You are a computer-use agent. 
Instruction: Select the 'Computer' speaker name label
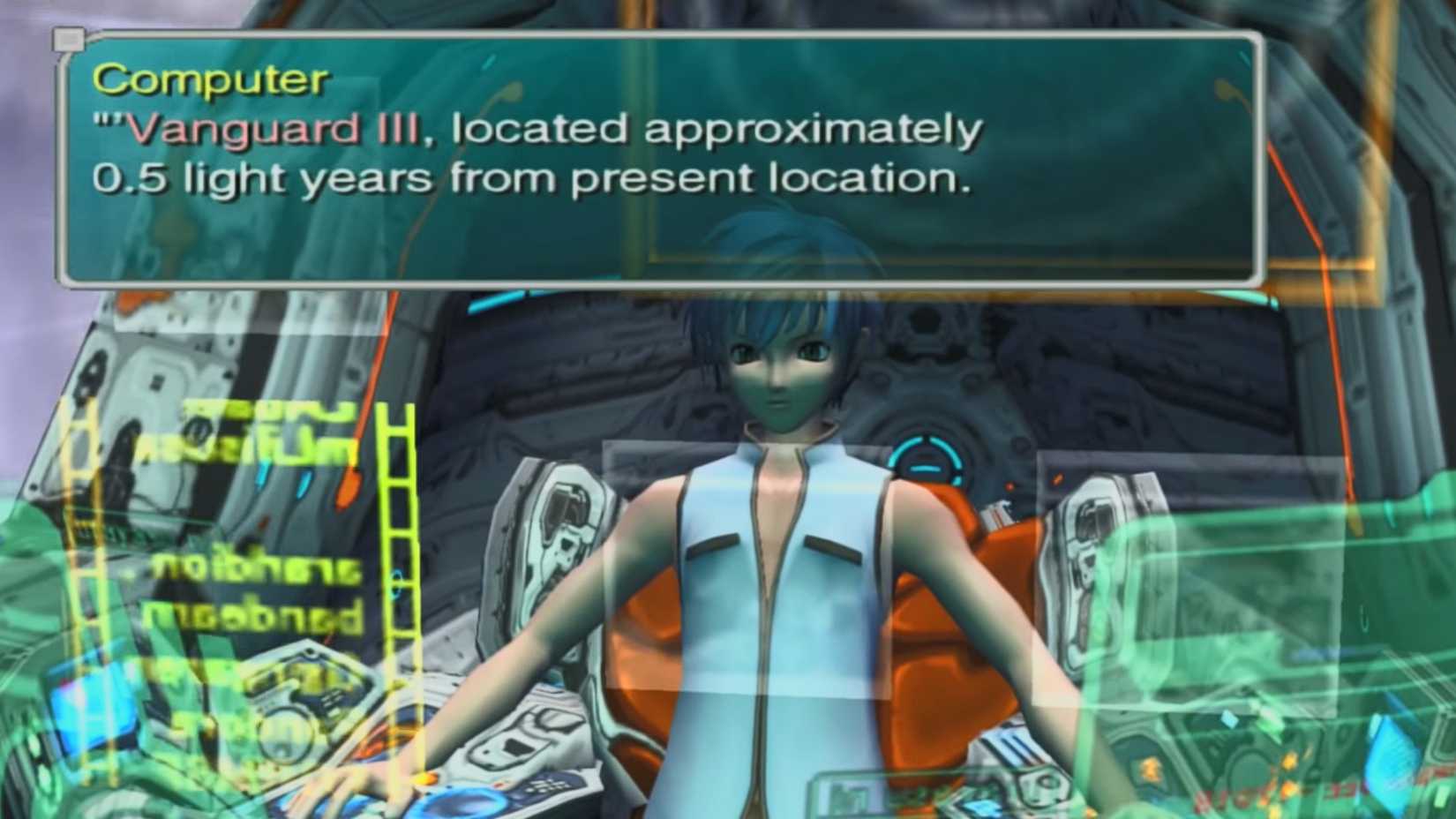207,82
